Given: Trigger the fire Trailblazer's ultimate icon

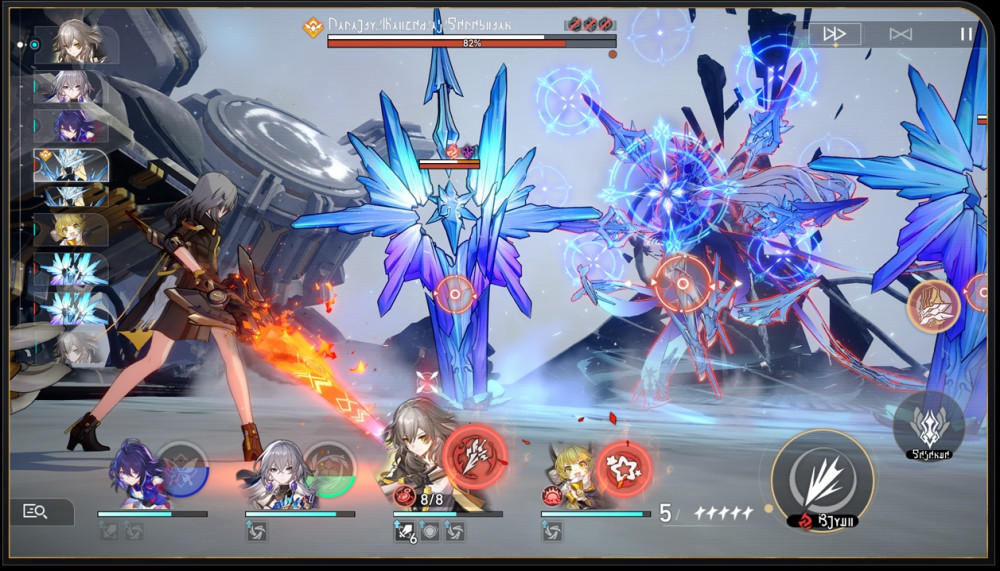Looking at the screenshot, I should [474, 457].
